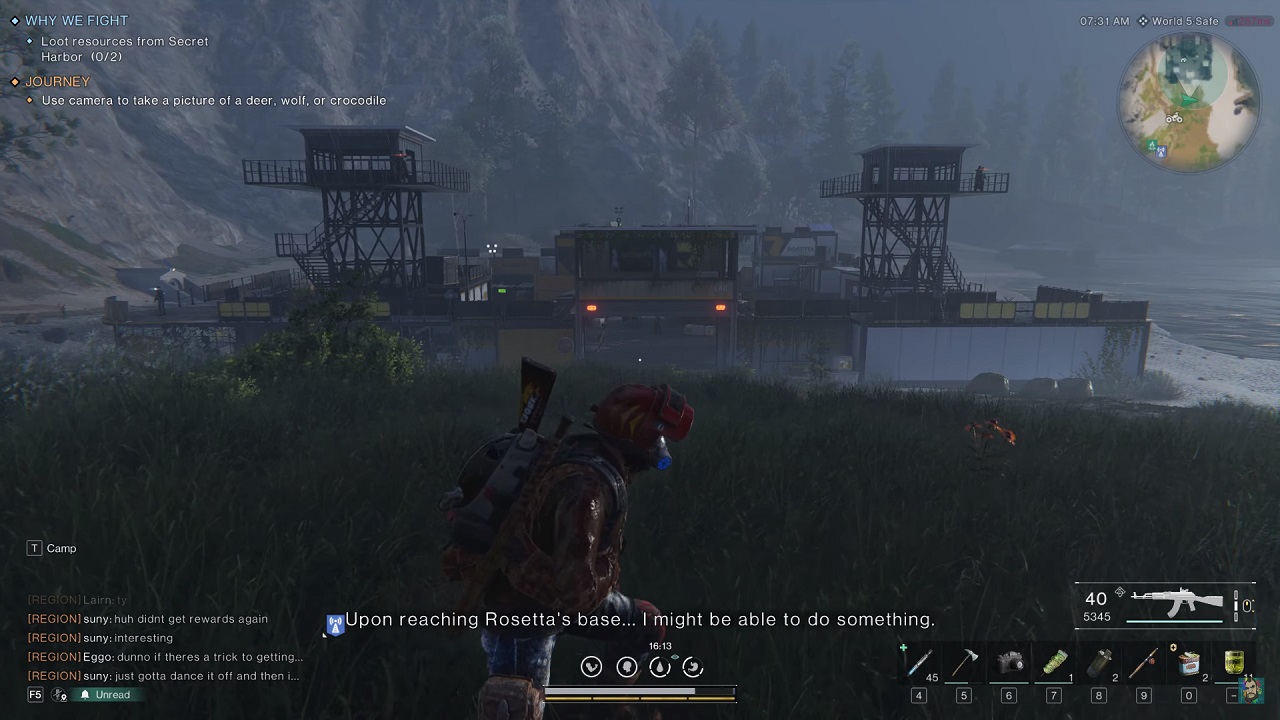Click the head sanity status icon
The image size is (1280, 720).
click(x=626, y=667)
